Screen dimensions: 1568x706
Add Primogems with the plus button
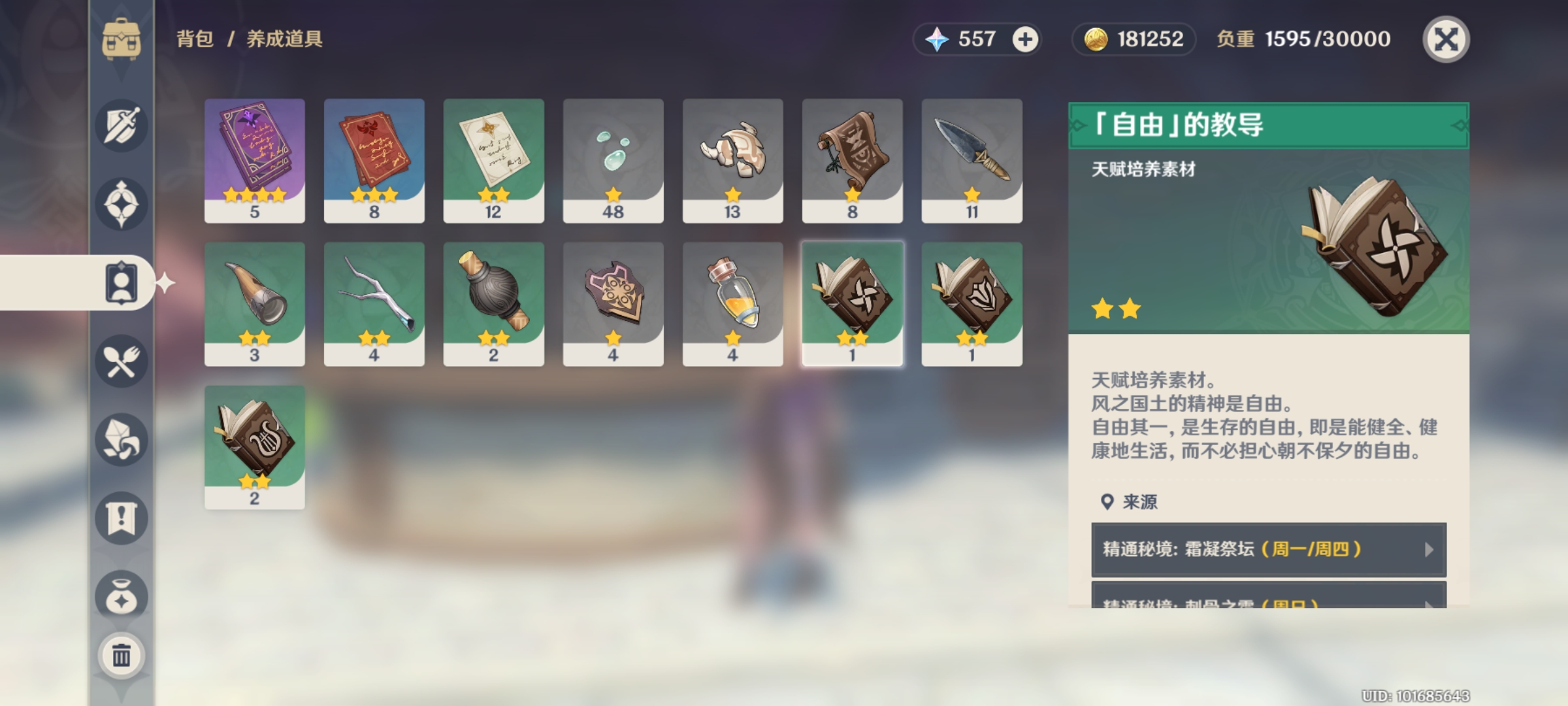point(1024,39)
